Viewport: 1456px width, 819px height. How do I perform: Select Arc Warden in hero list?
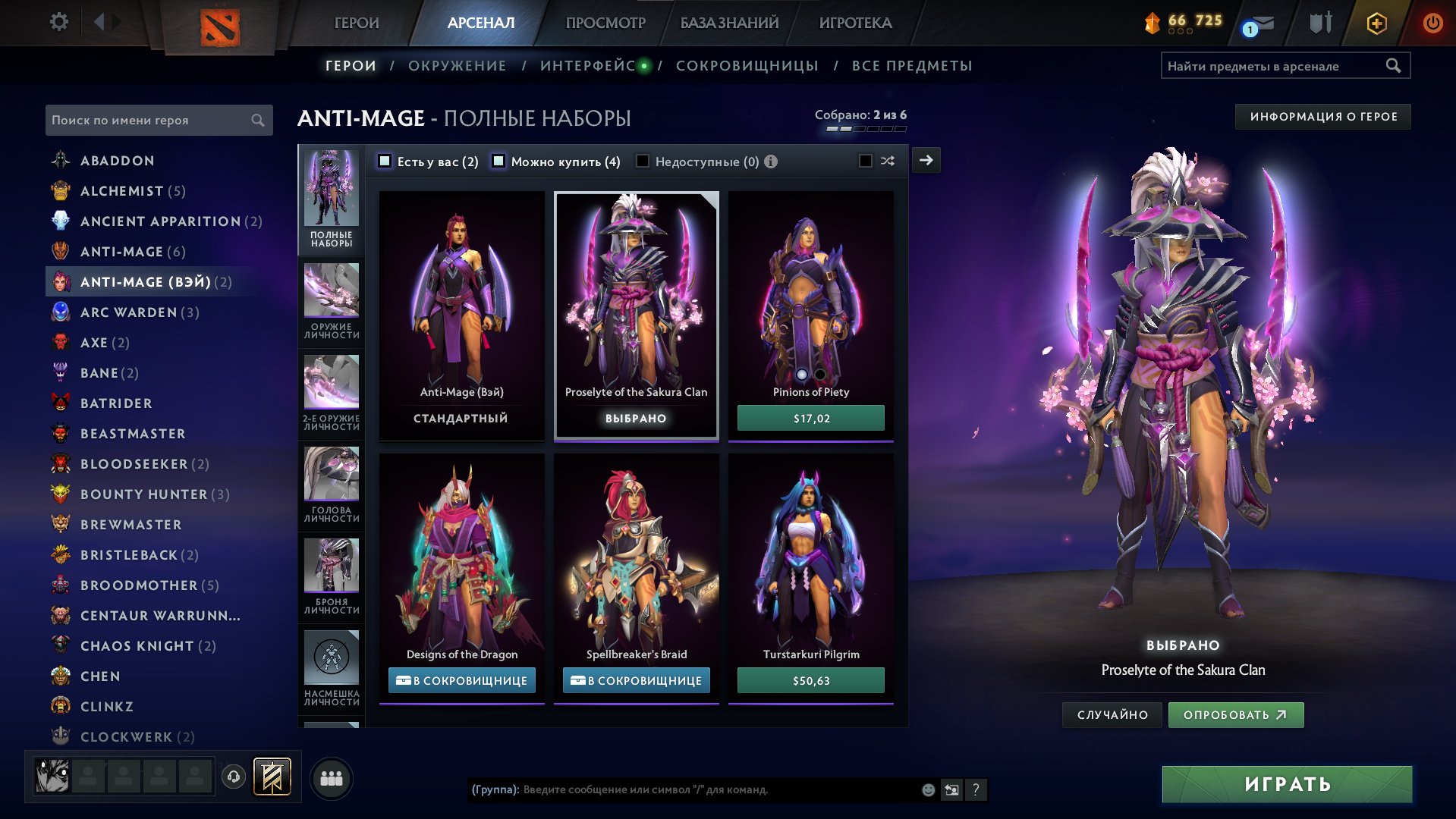tap(129, 312)
